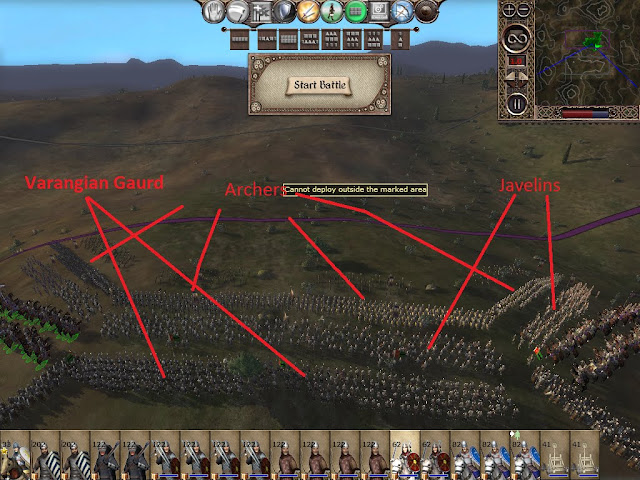Zoom out the minimap with minus button
The width and height of the screenshot is (640, 480).
(x=524, y=11)
